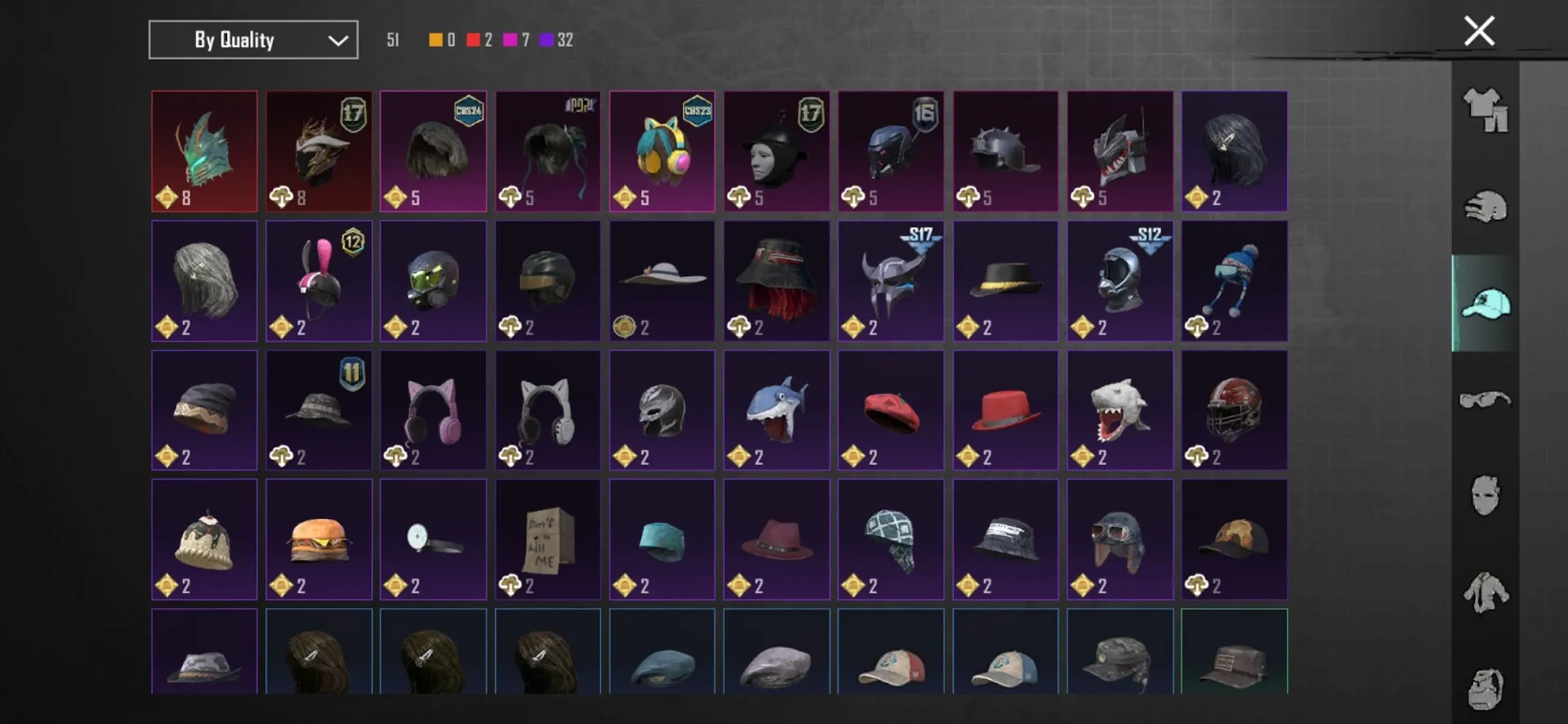Select the cat-ear headphones with CBS23 badge
The width and height of the screenshot is (1568, 724).
pyautogui.click(x=661, y=151)
